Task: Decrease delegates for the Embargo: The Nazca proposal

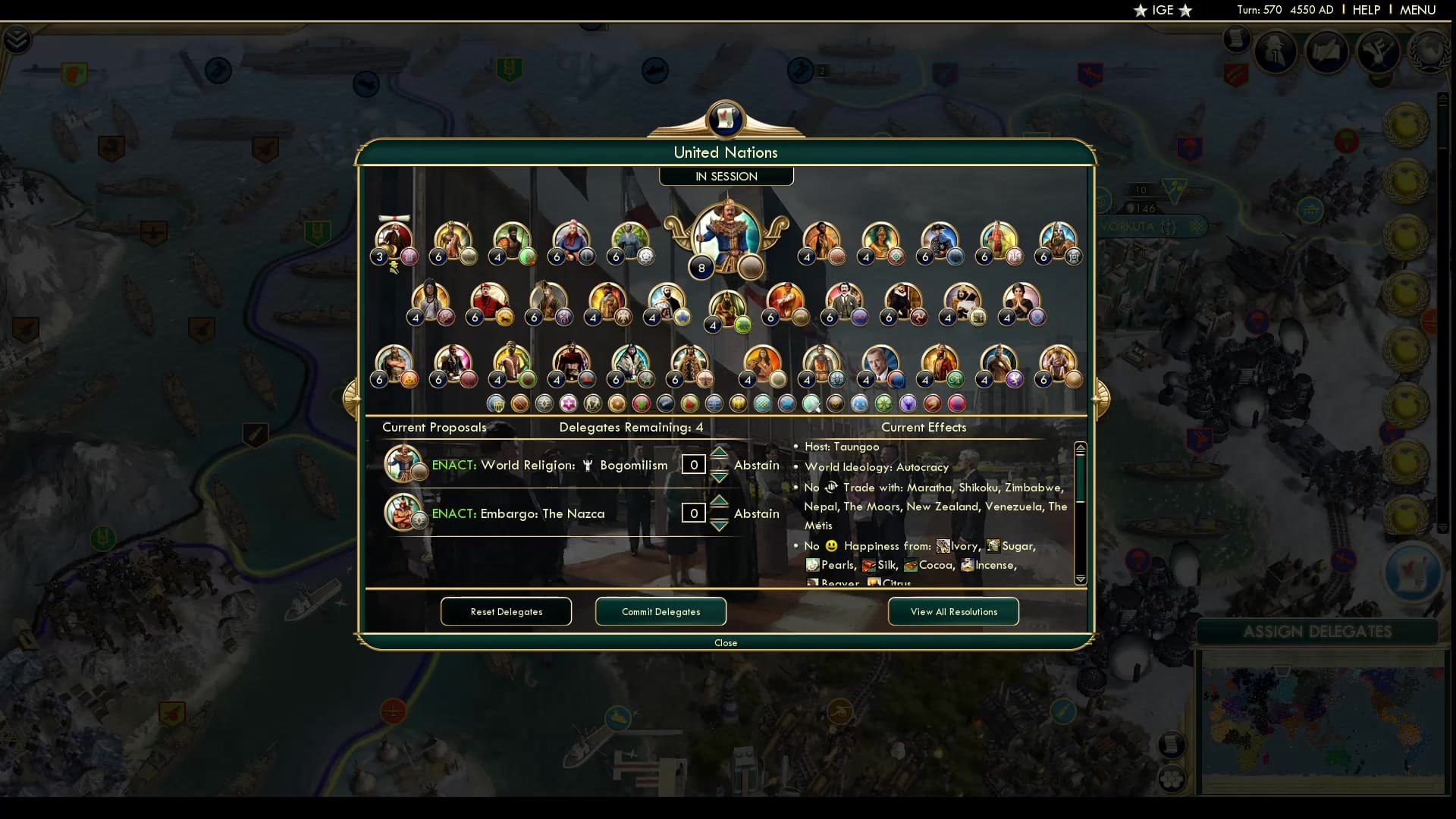Action: (x=719, y=524)
